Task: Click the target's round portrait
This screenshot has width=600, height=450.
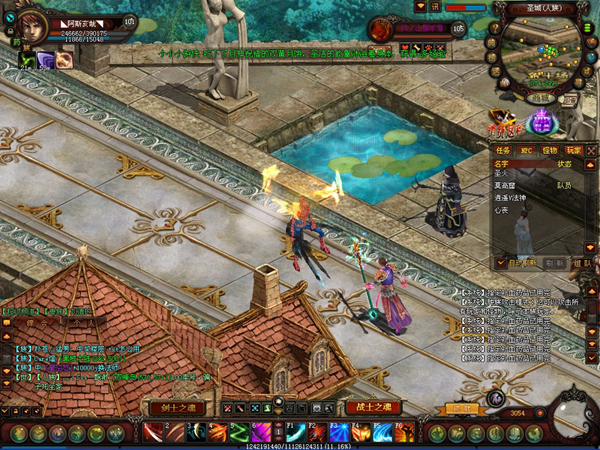Action: coord(381,30)
